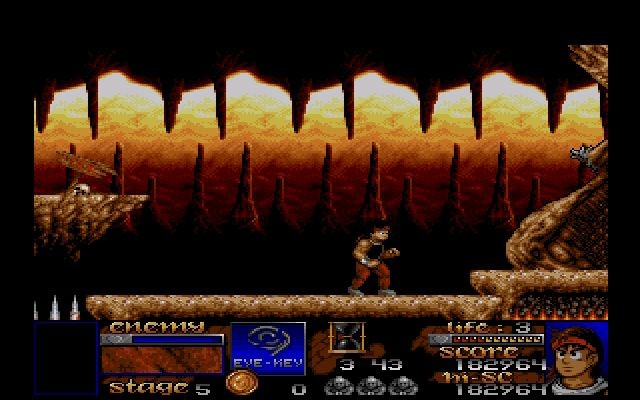Select the bronze coin icon

[x=240, y=384]
